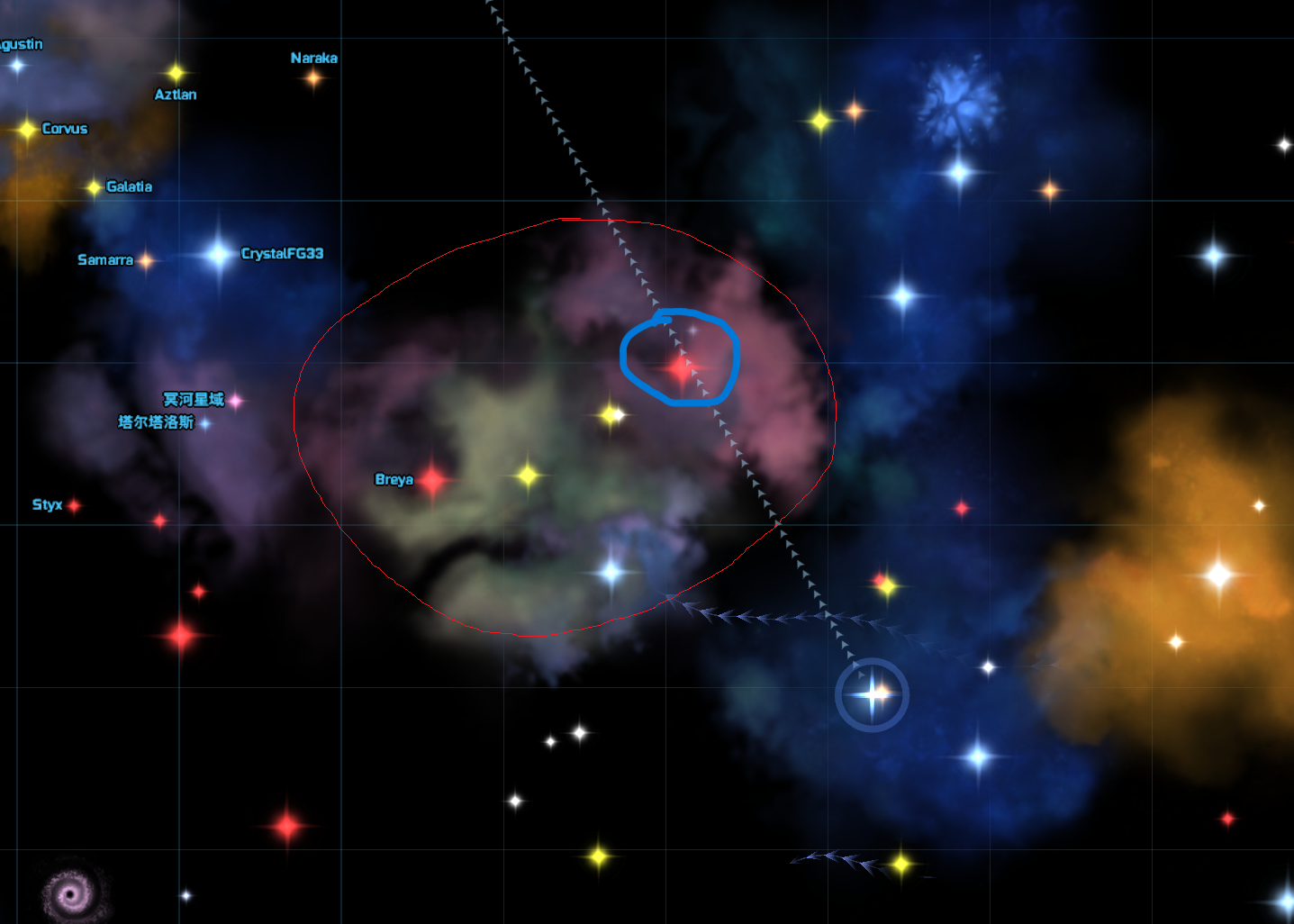Open the 冥河星域 region label

pyautogui.click(x=192, y=400)
